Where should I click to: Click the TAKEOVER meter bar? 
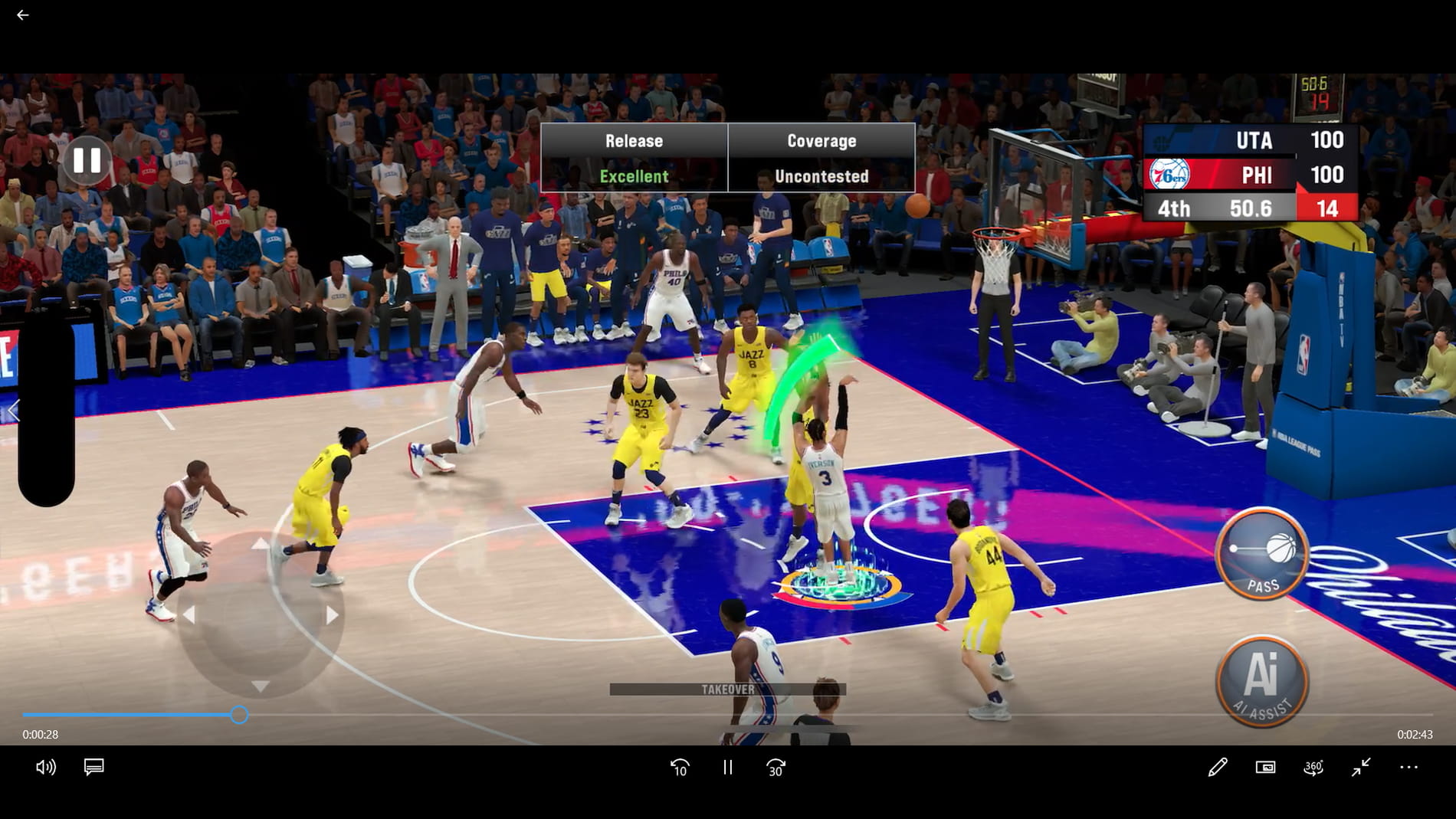click(x=728, y=688)
